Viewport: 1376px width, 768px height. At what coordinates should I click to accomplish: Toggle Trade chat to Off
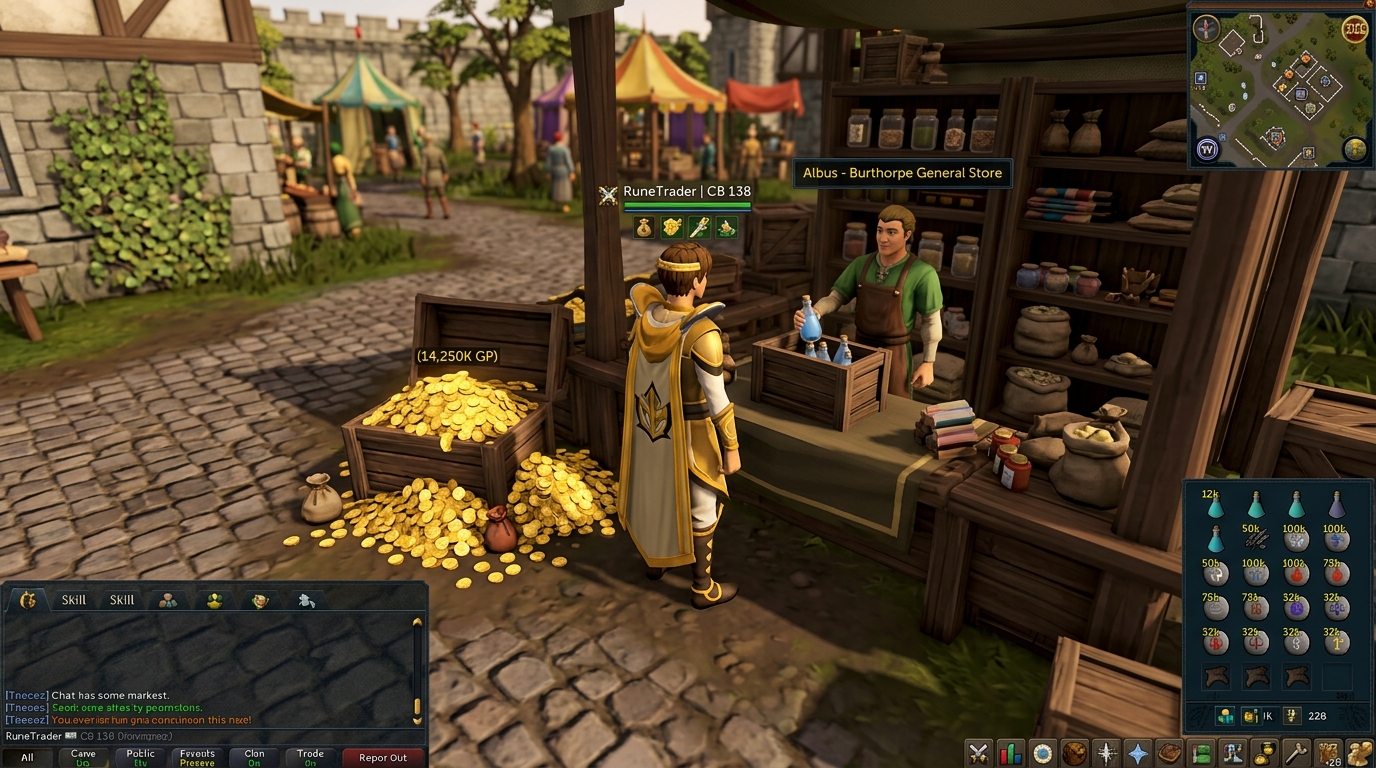(310, 755)
